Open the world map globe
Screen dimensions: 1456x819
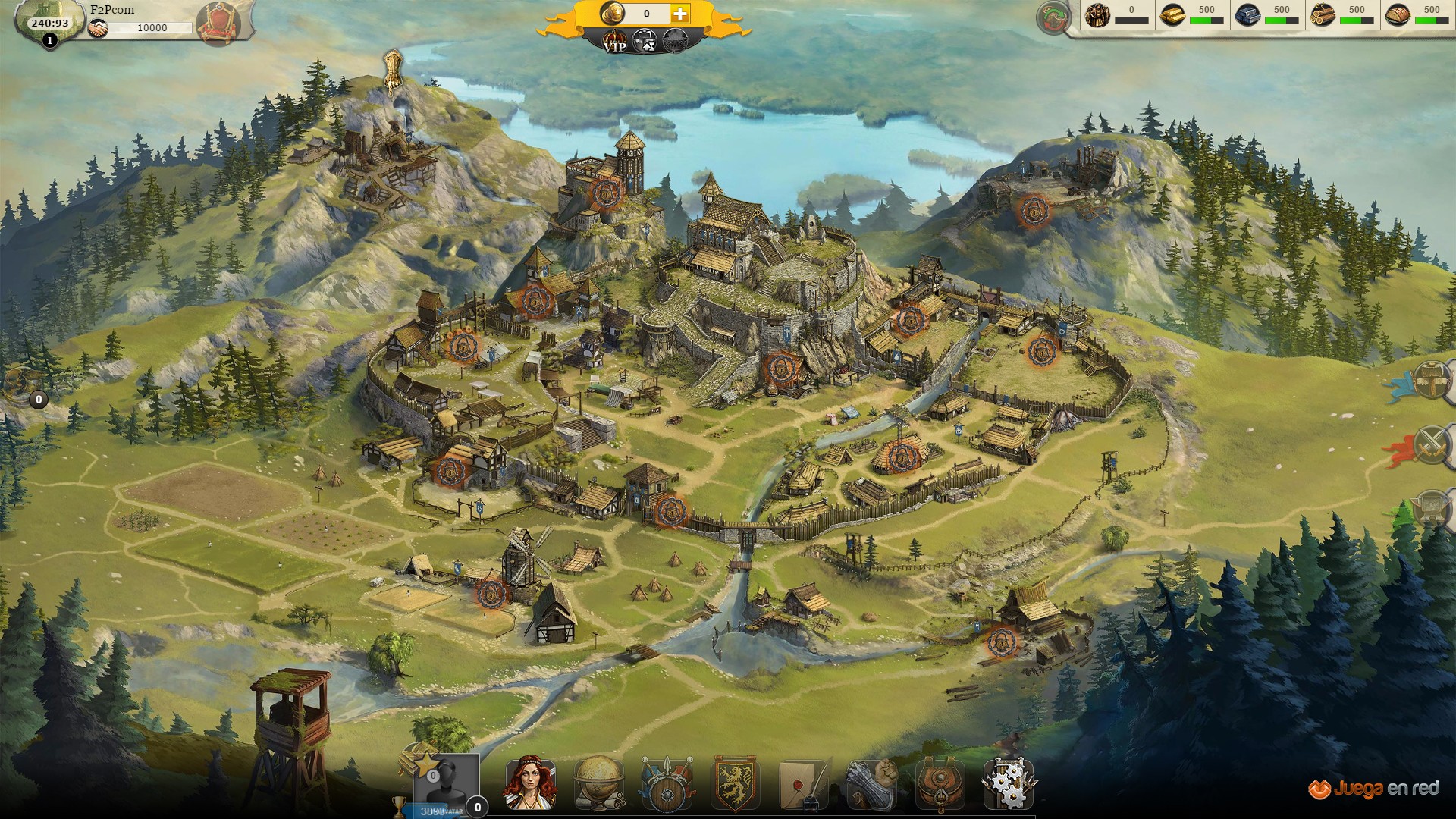coord(599,783)
